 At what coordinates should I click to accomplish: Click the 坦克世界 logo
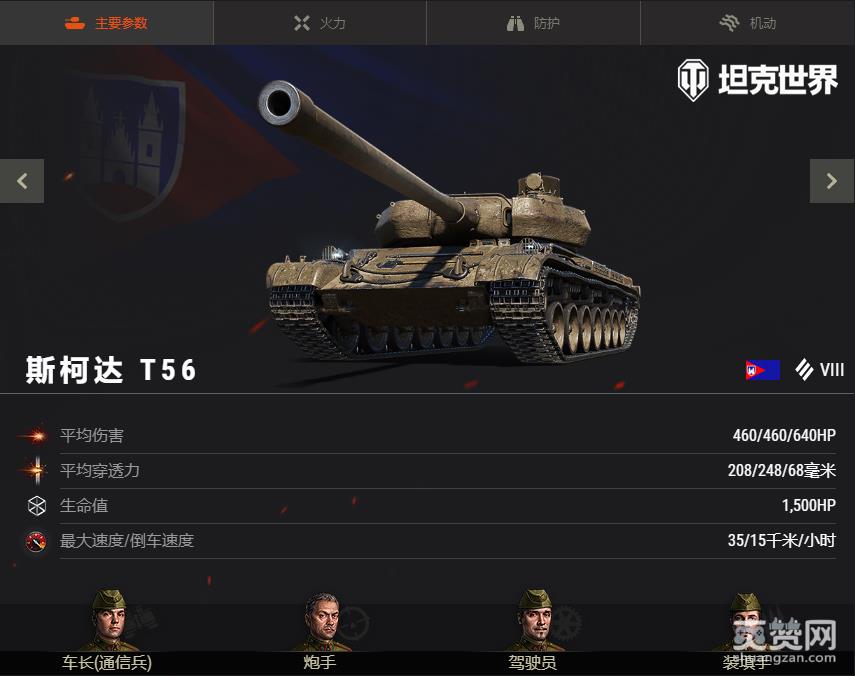click(x=757, y=80)
